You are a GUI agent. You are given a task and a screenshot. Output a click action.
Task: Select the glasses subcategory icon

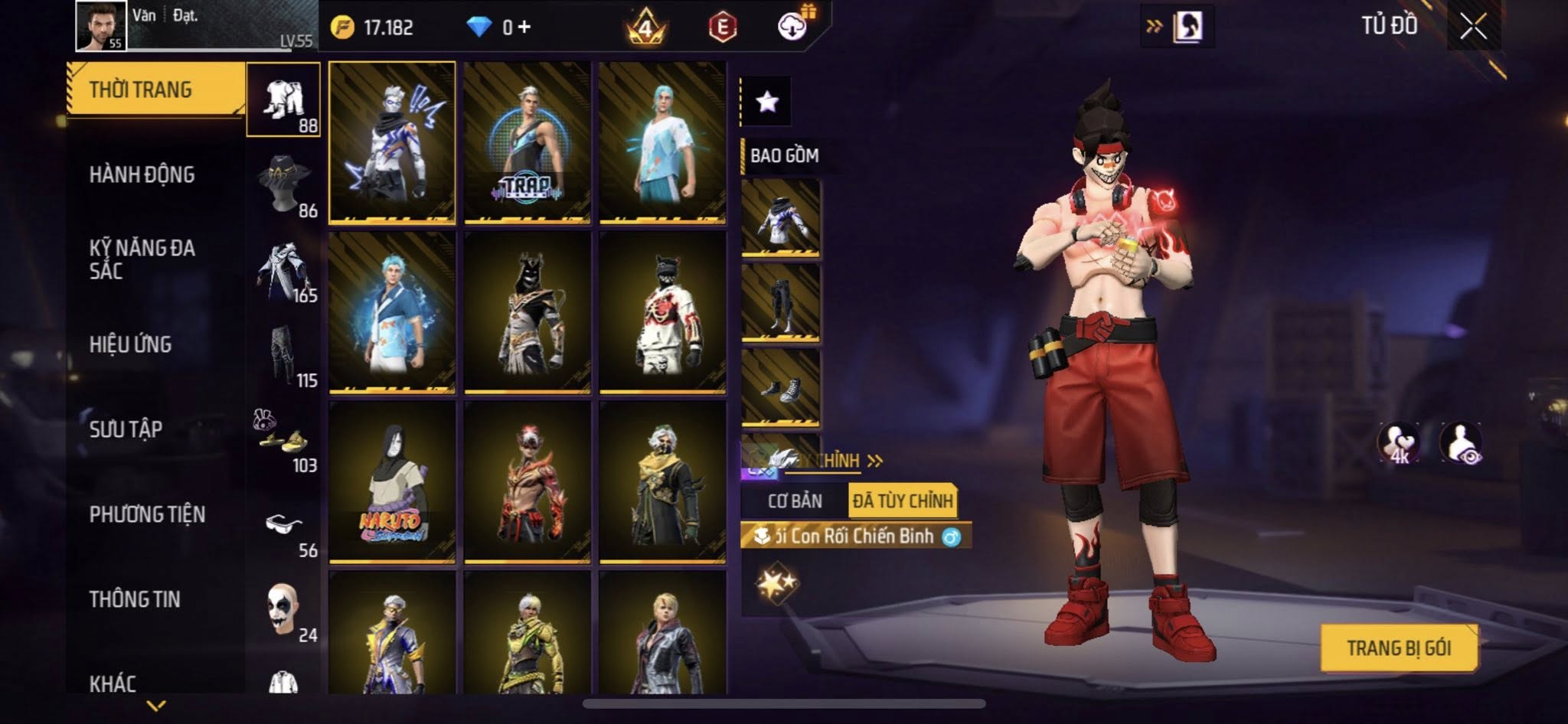tap(284, 526)
